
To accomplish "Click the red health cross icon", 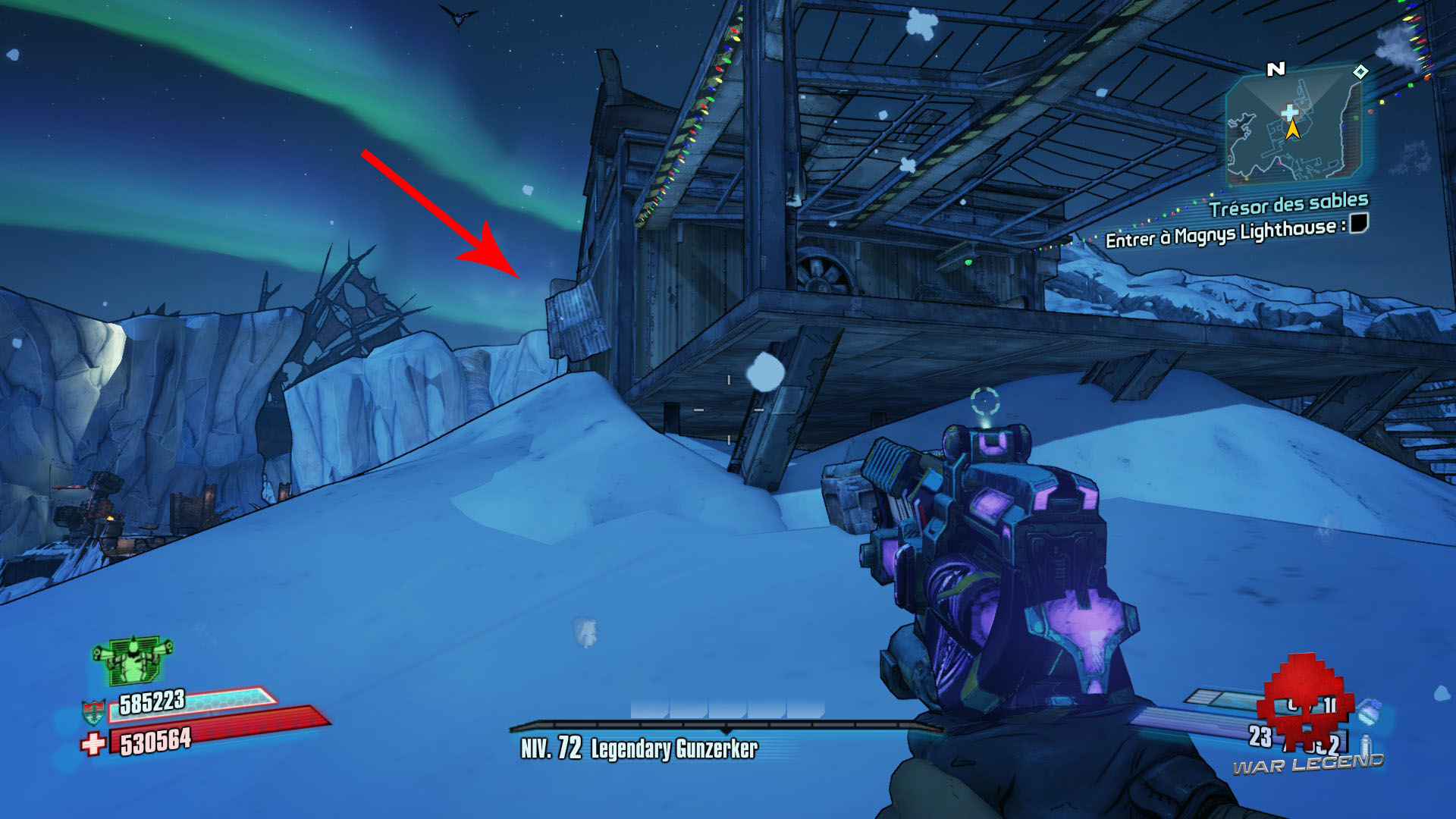I will click(x=93, y=745).
